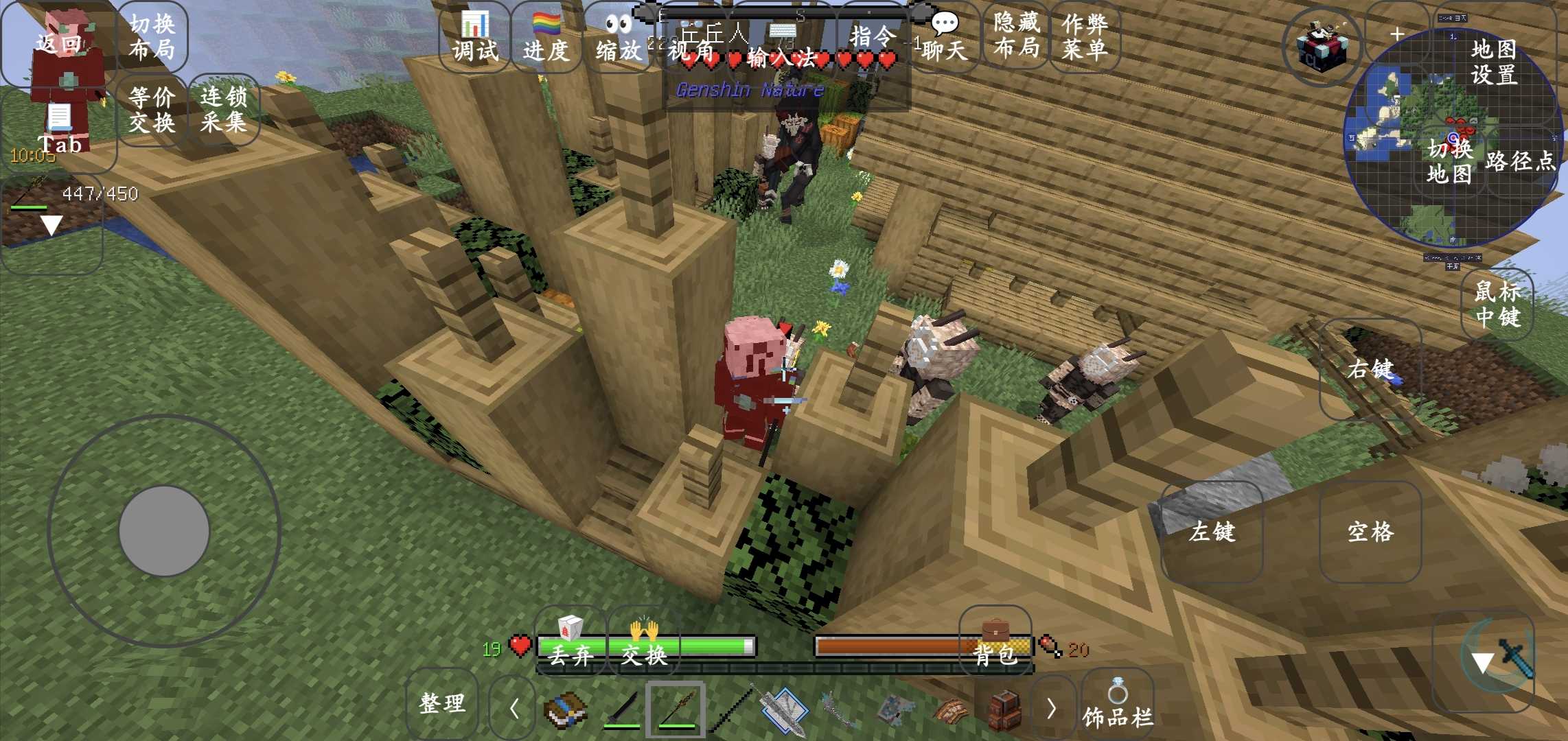Image resolution: width=1568 pixels, height=741 pixels.
Task: Tap the 鼠标中键 middle-mouse button
Action: pos(1498,305)
